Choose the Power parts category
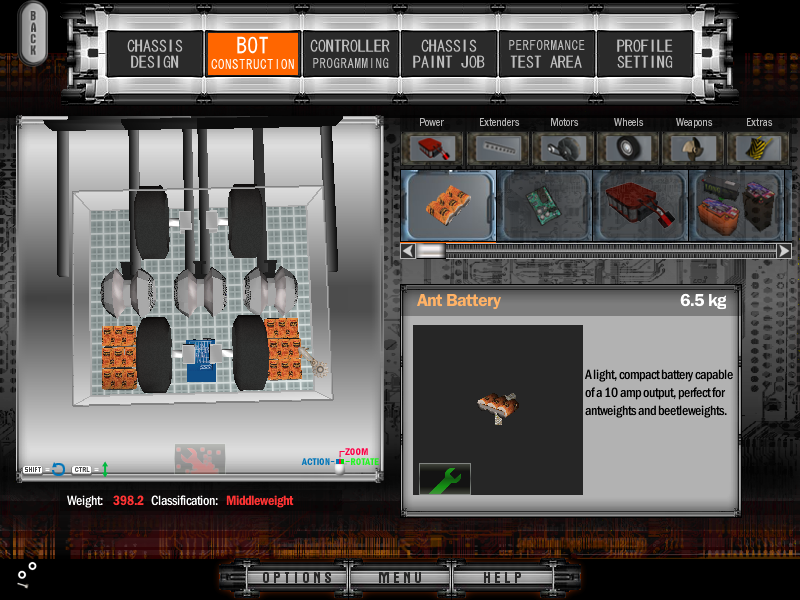The height and width of the screenshot is (600, 800). point(432,148)
